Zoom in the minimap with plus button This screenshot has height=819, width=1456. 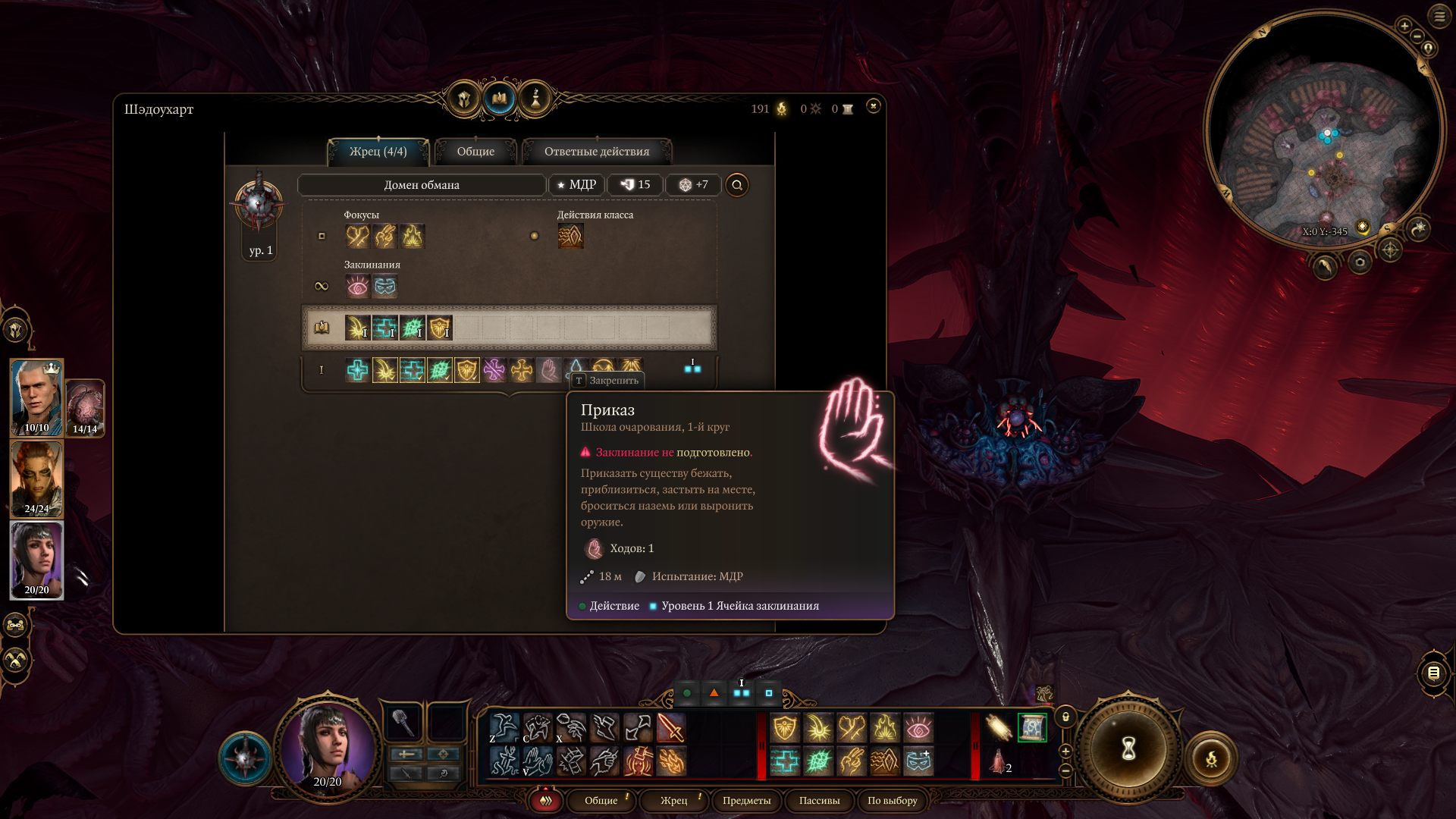click(1404, 26)
